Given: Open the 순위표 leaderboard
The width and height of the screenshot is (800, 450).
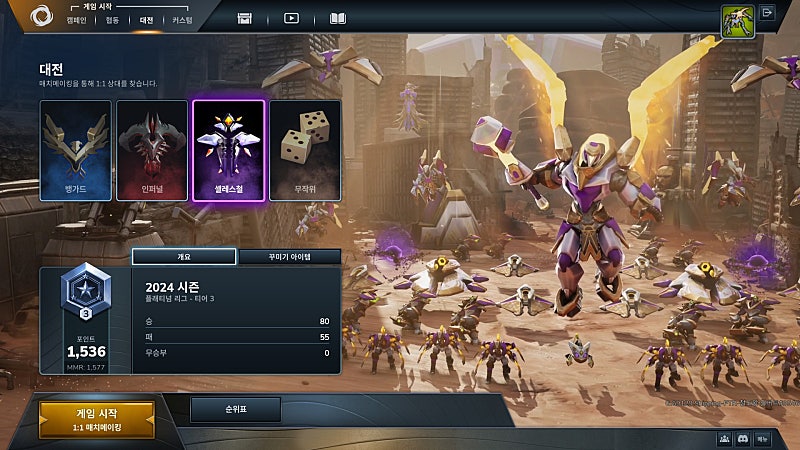Looking at the screenshot, I should point(235,409).
